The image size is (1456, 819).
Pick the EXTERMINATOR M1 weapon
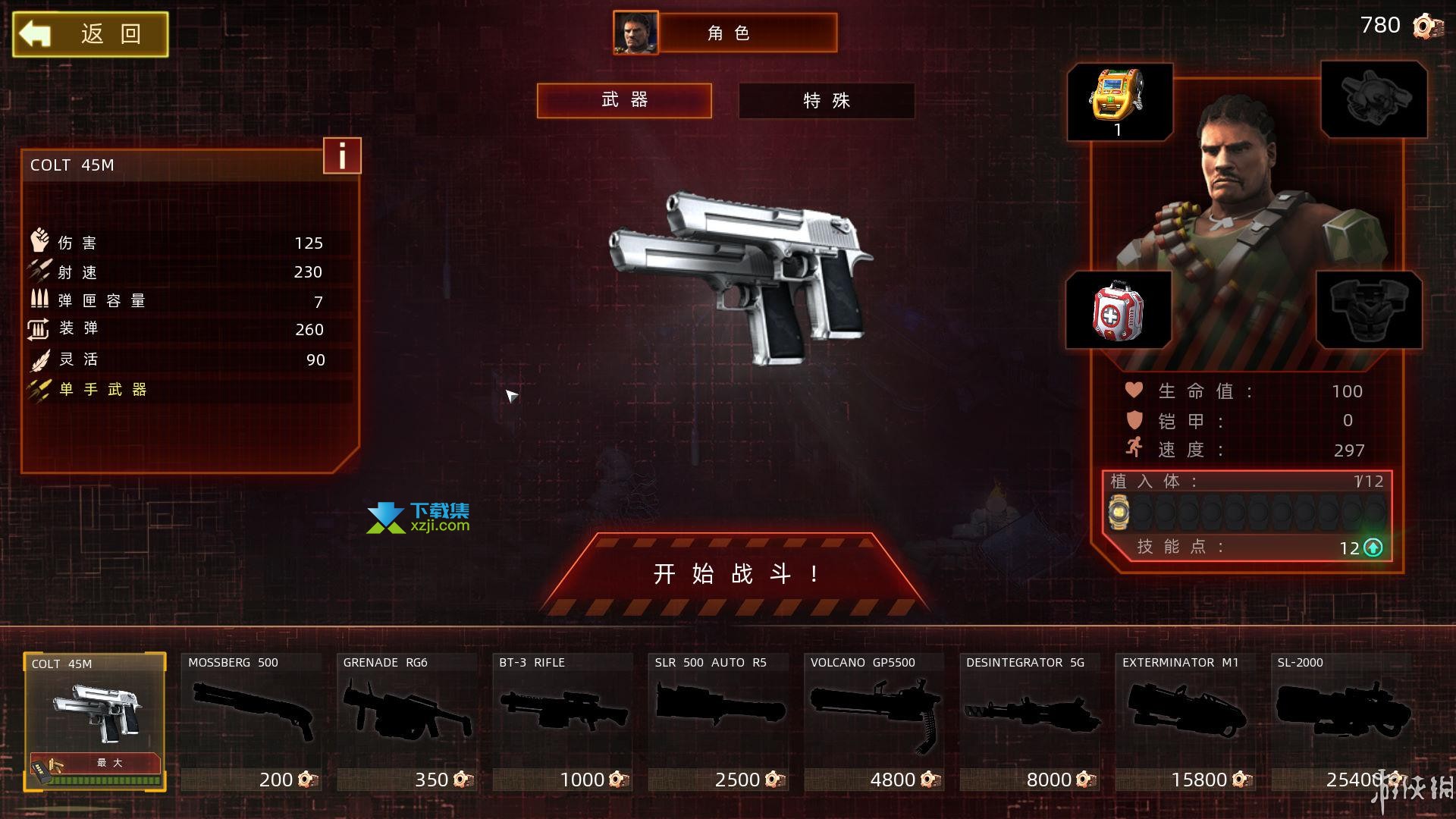point(1185,720)
